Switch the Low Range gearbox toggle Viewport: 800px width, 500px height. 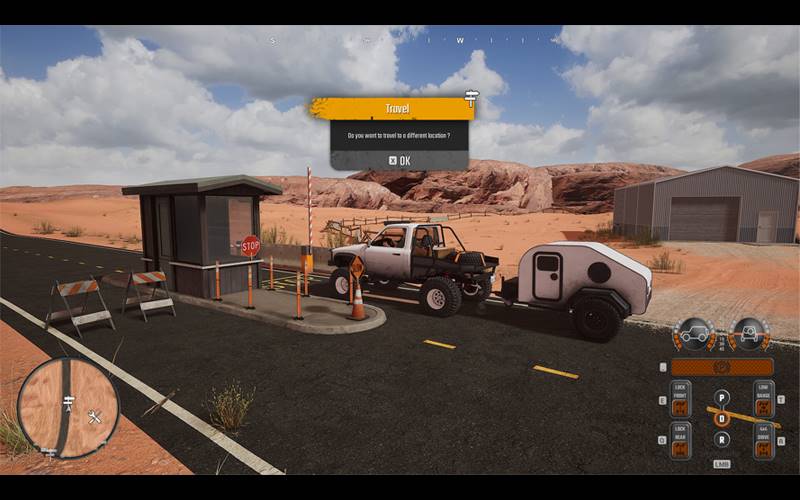pyautogui.click(x=763, y=402)
